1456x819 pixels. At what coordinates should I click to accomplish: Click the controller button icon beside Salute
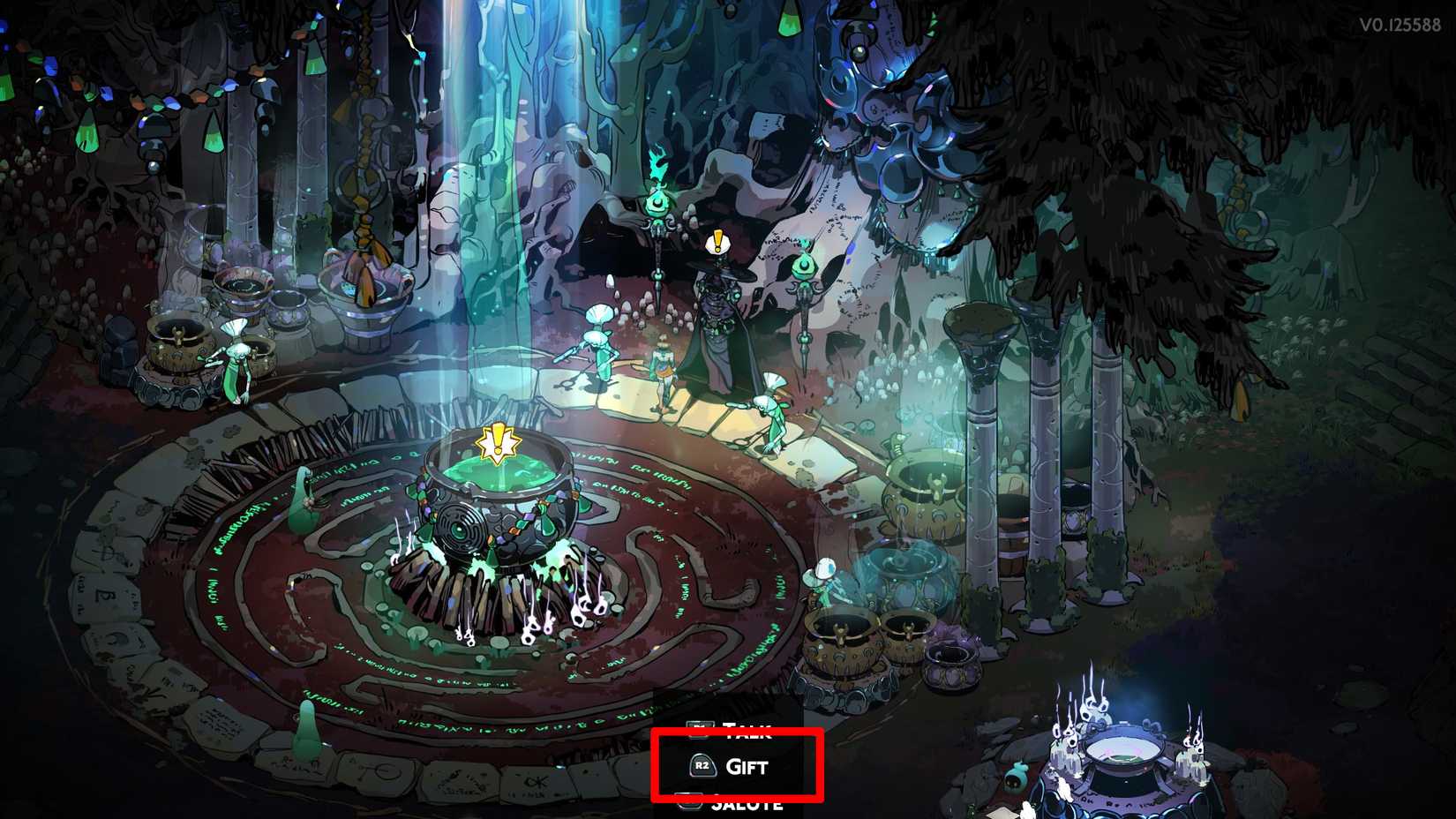click(689, 800)
